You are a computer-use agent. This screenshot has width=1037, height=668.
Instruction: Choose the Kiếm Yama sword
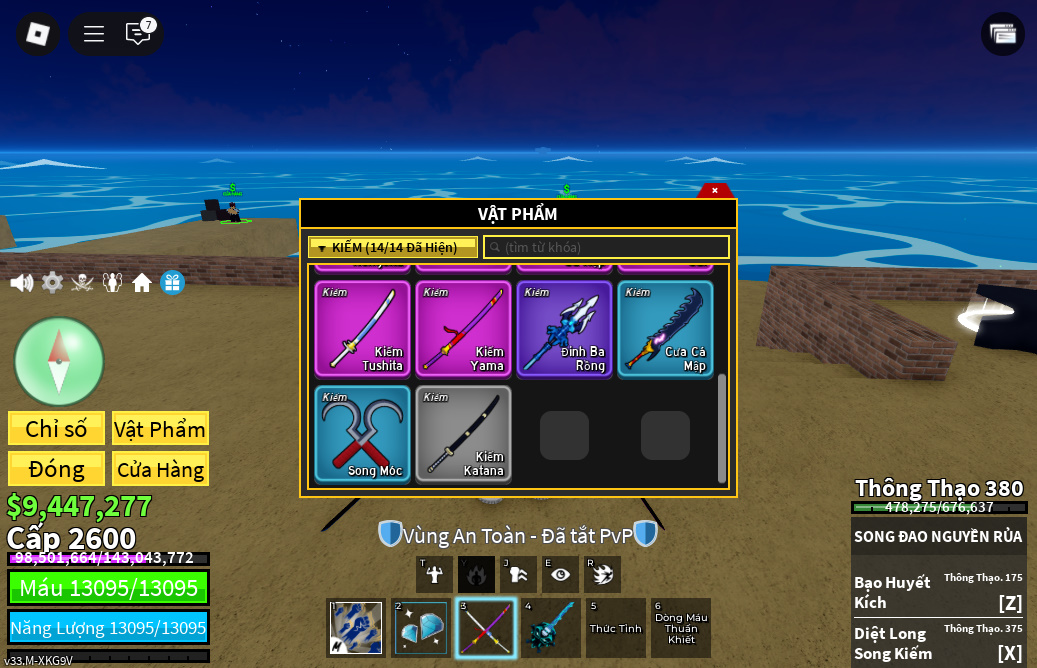tap(463, 328)
